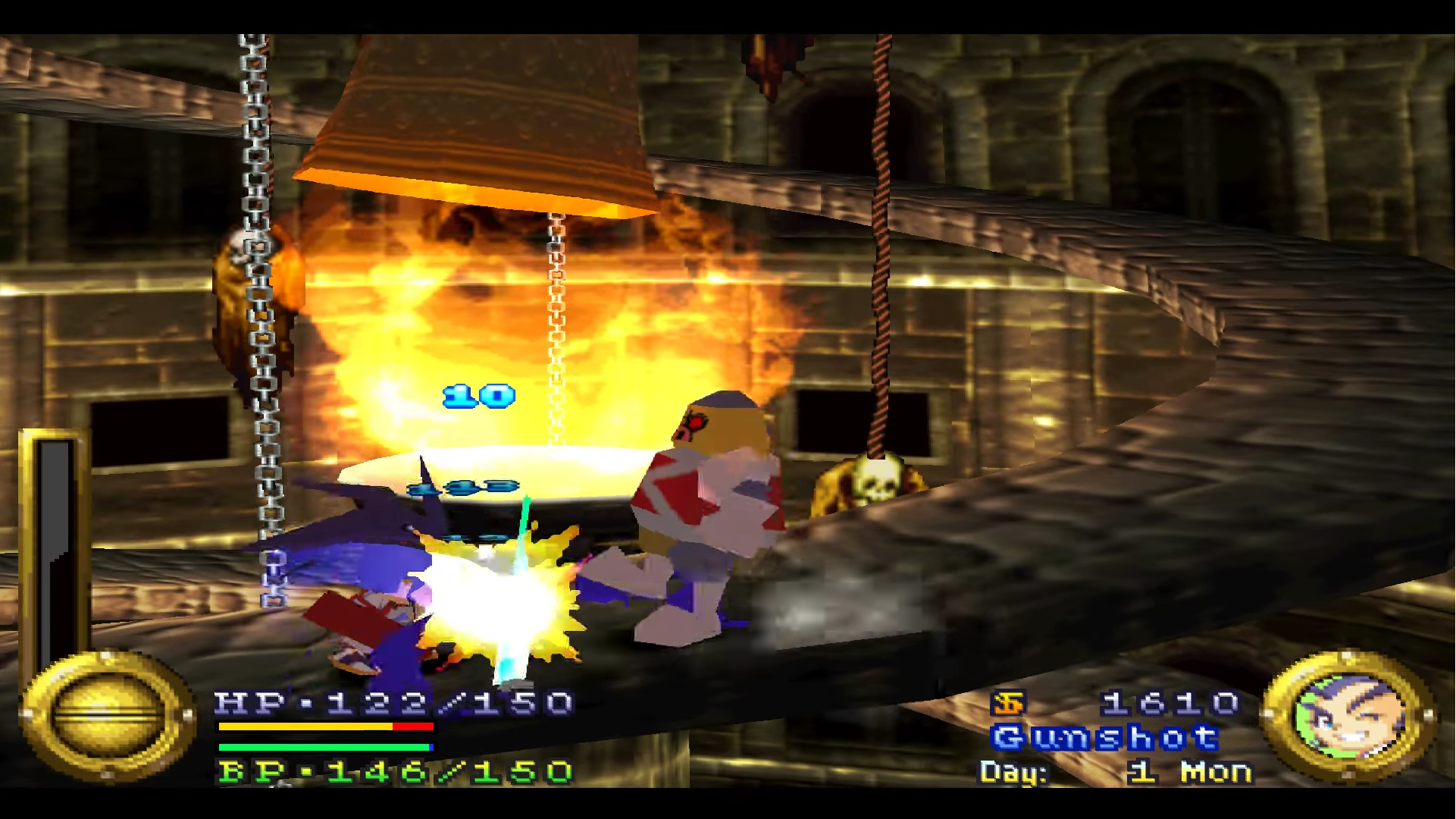The width and height of the screenshot is (1456, 819).
Task: Click the gold money symbol icon
Action: [1007, 704]
